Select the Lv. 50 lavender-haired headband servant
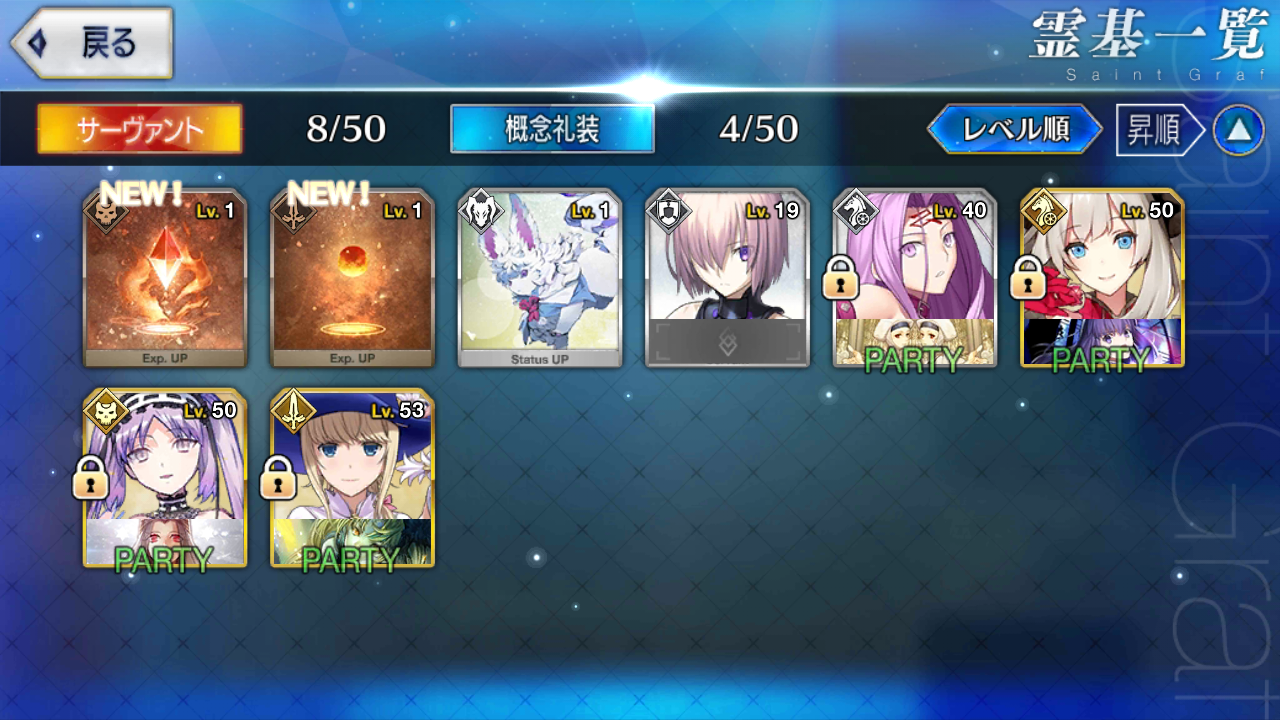Screen dimensions: 1280x720 click(165, 479)
